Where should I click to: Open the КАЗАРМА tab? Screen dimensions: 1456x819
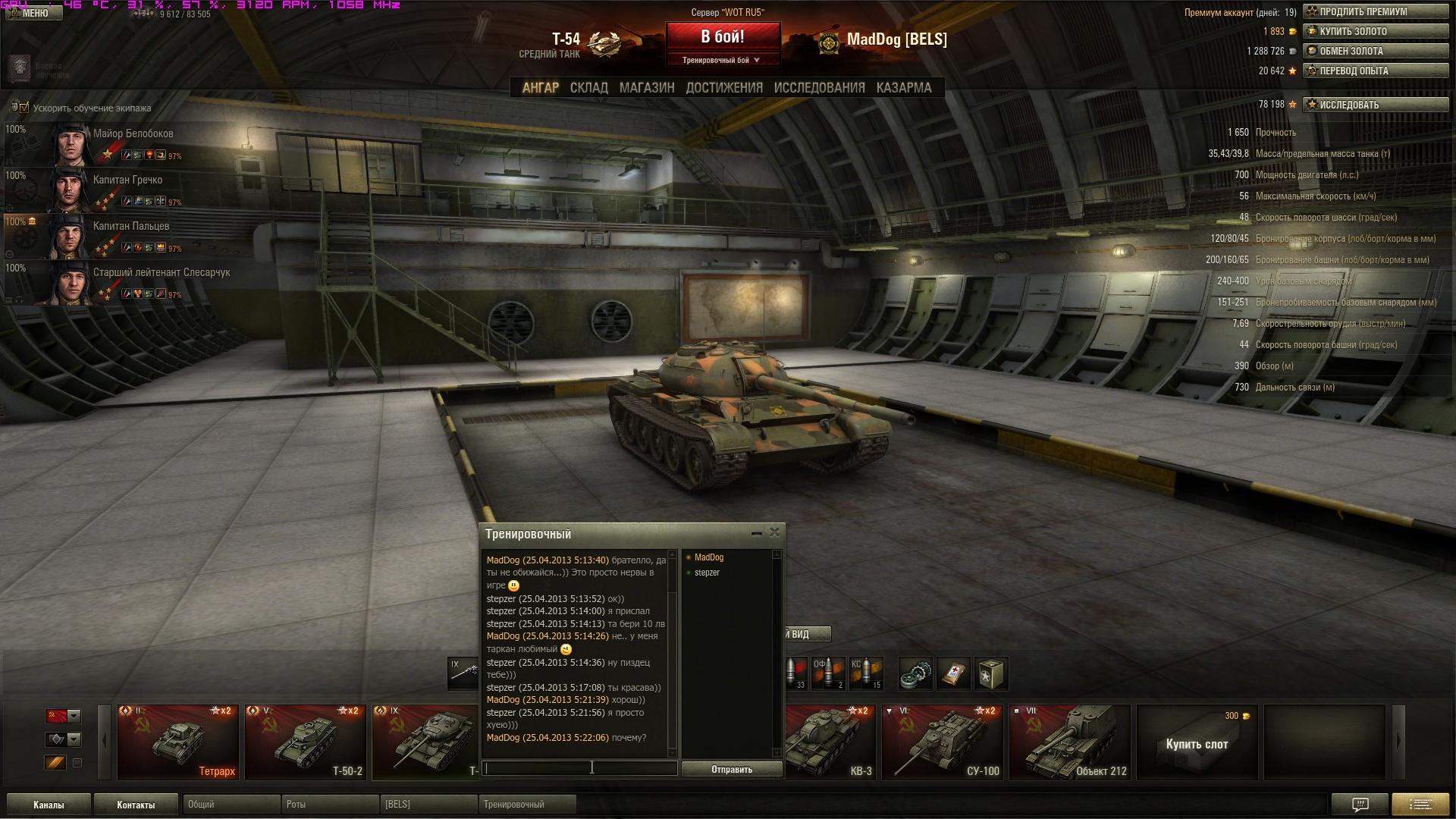click(x=903, y=88)
